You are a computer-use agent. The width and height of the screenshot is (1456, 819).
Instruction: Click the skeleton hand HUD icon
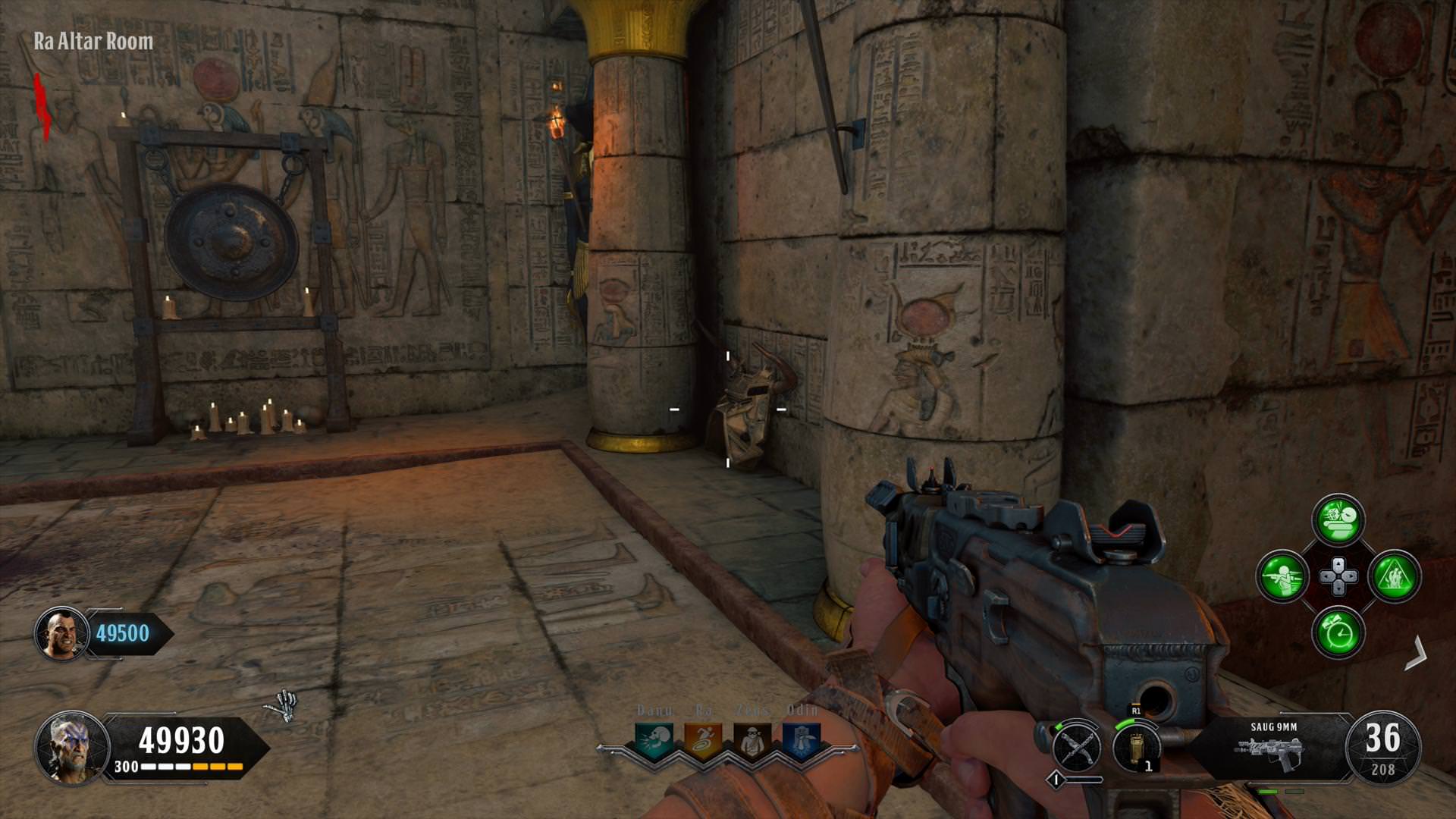(283, 706)
